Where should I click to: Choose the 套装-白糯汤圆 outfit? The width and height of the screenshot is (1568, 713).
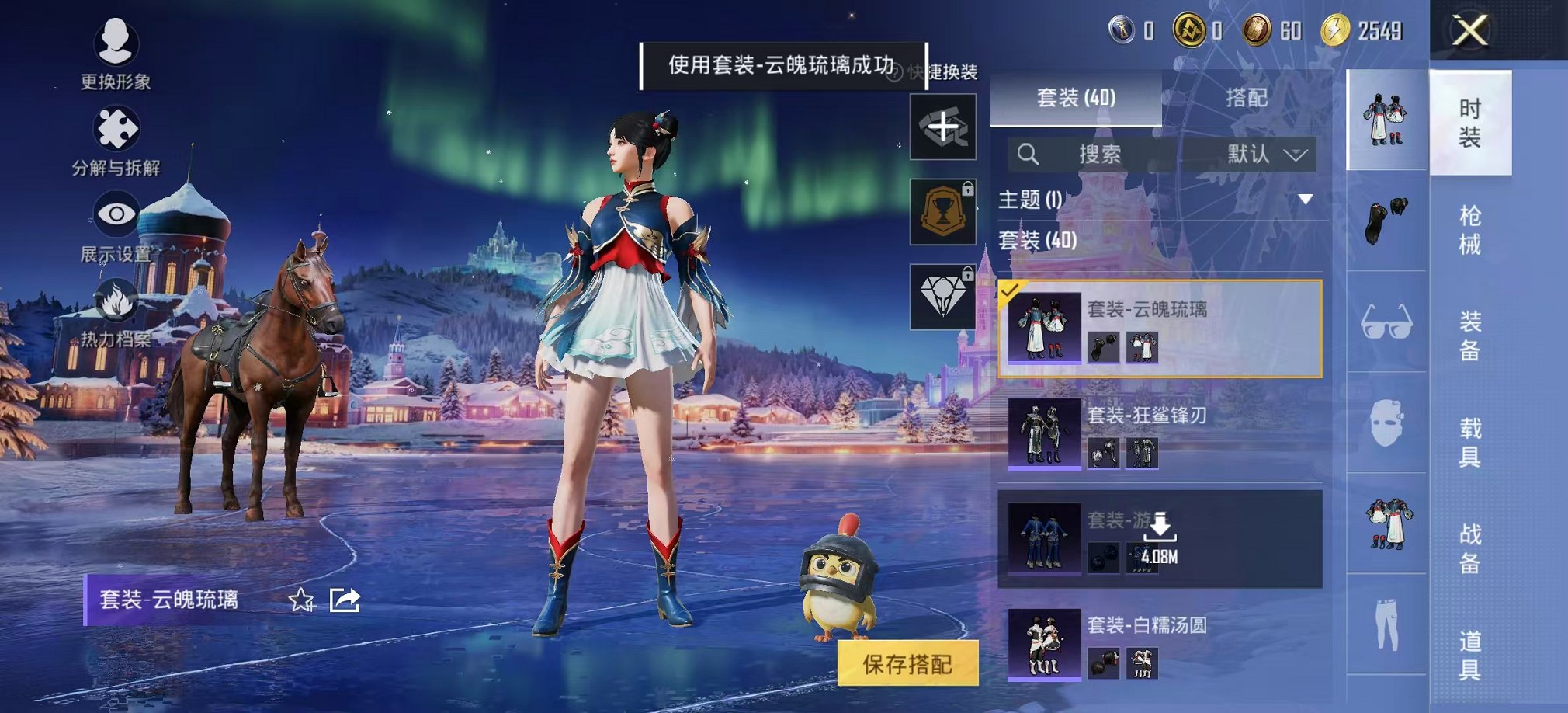click(1160, 643)
